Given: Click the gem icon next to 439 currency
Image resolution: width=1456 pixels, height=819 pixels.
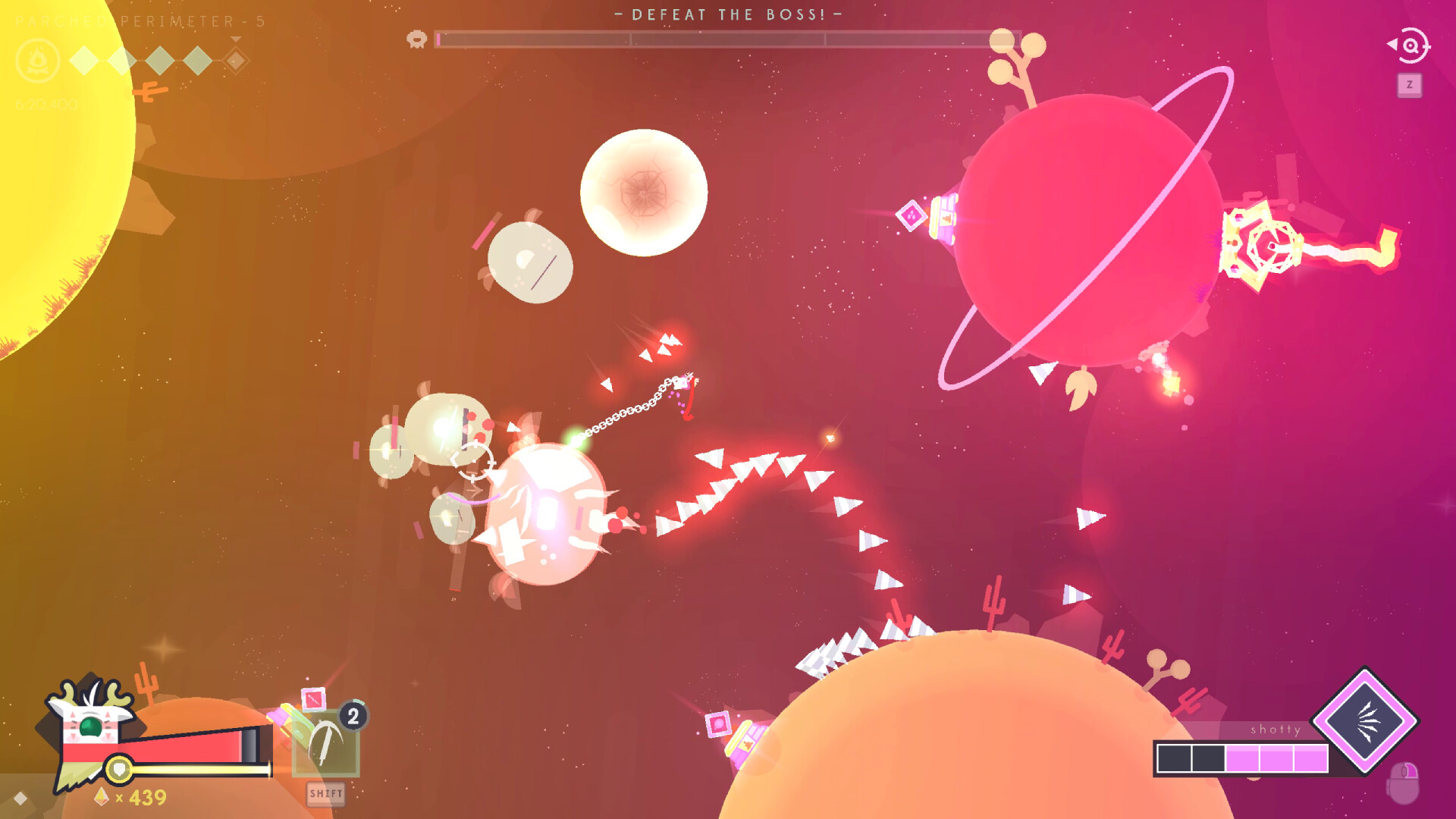Looking at the screenshot, I should click(101, 797).
